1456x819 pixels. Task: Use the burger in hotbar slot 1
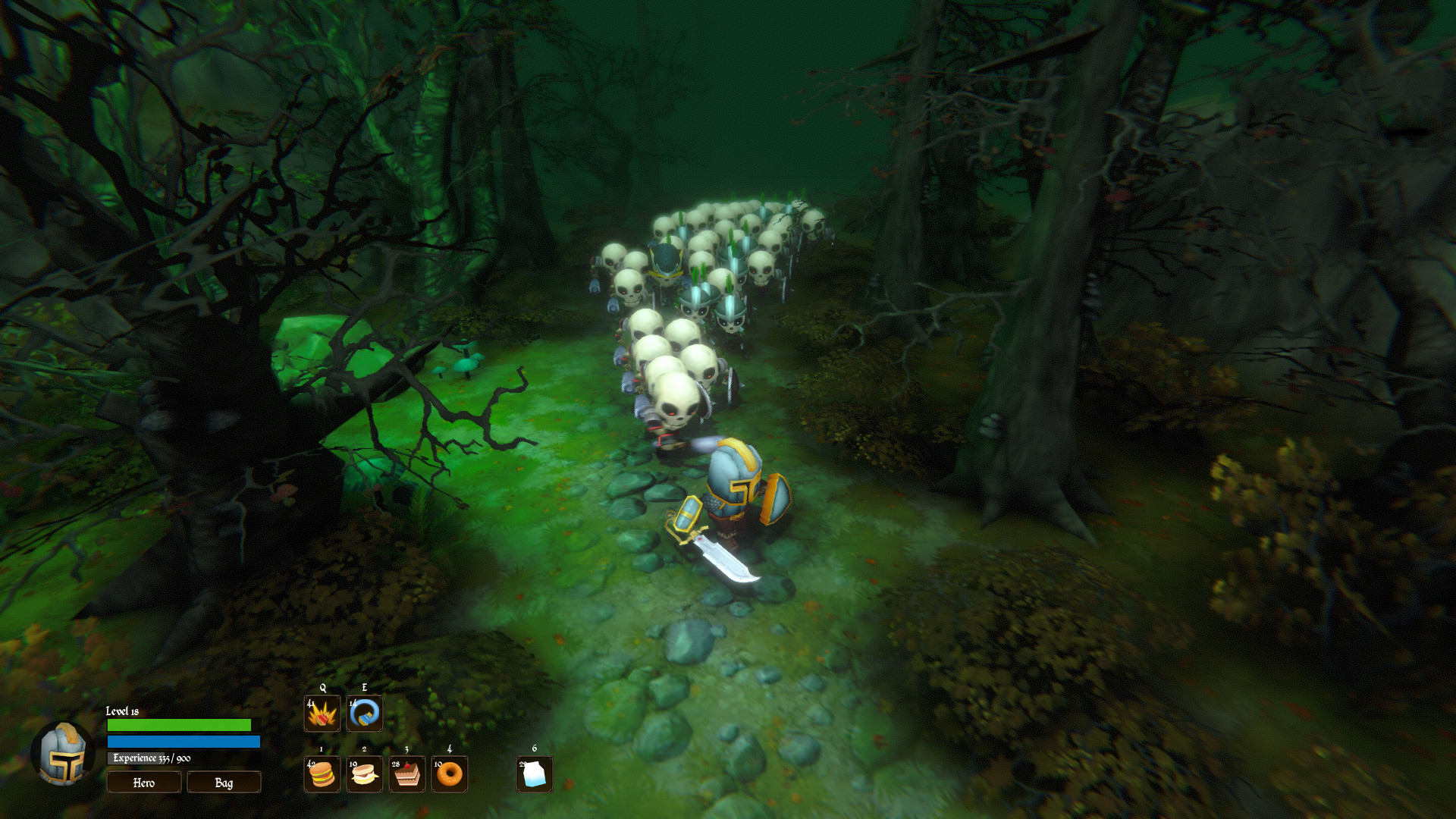322,773
